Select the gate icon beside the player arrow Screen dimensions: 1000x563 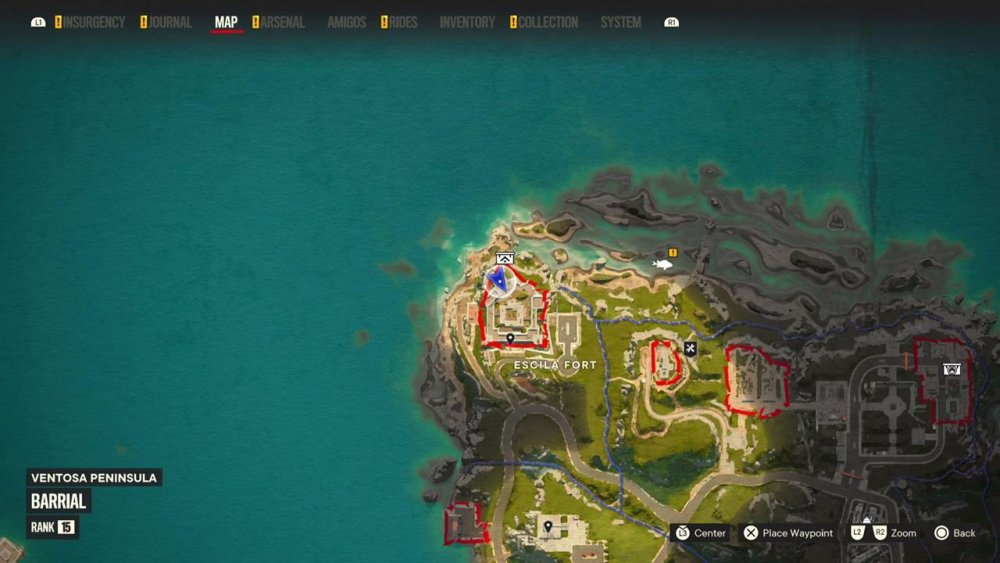[504, 259]
